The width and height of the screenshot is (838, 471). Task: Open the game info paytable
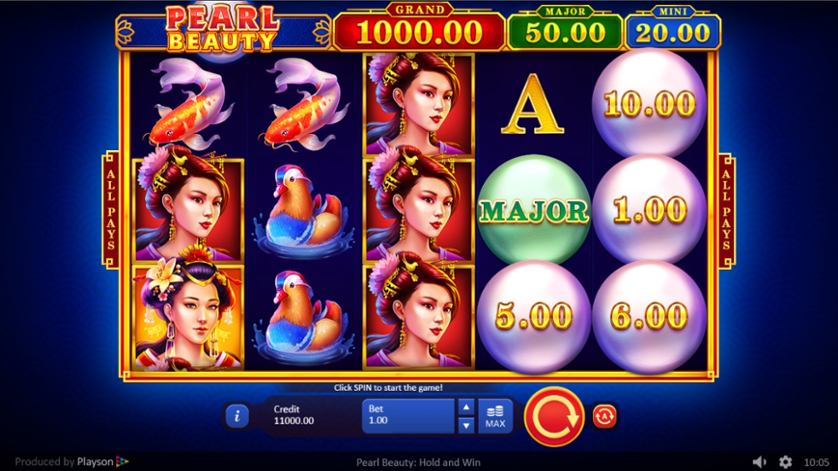(x=236, y=414)
